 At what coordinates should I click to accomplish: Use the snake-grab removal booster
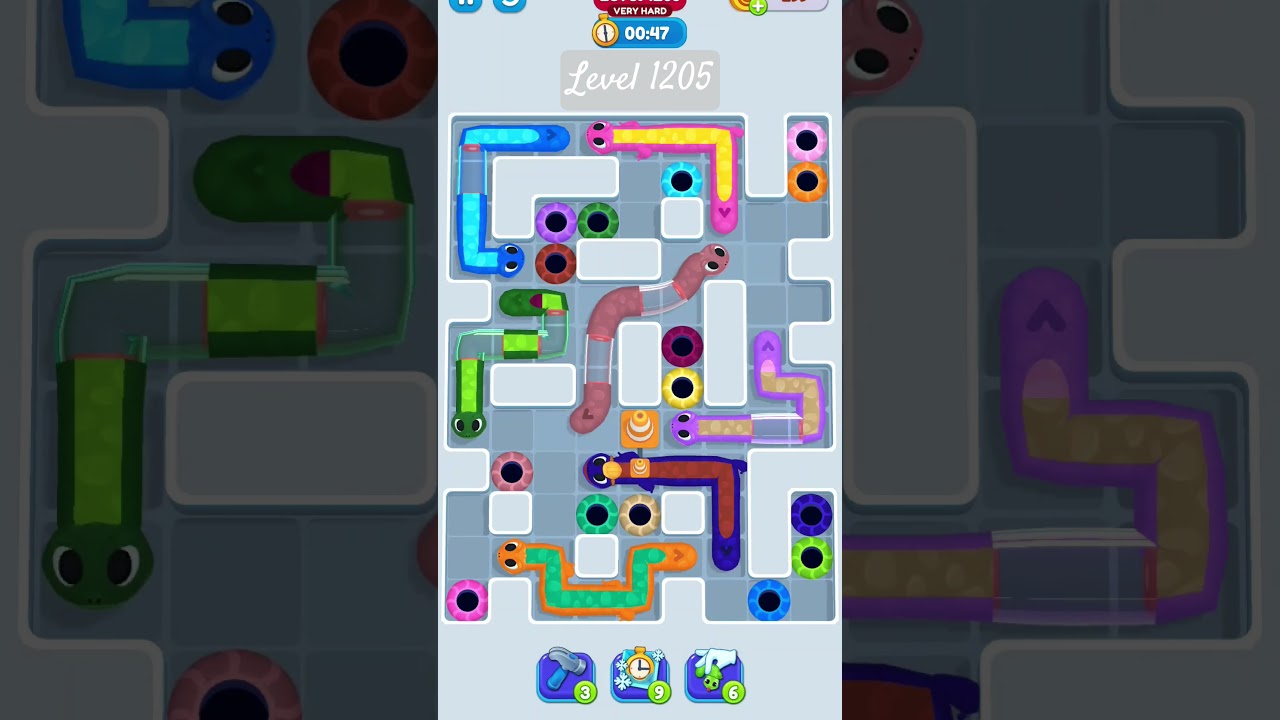click(x=714, y=675)
